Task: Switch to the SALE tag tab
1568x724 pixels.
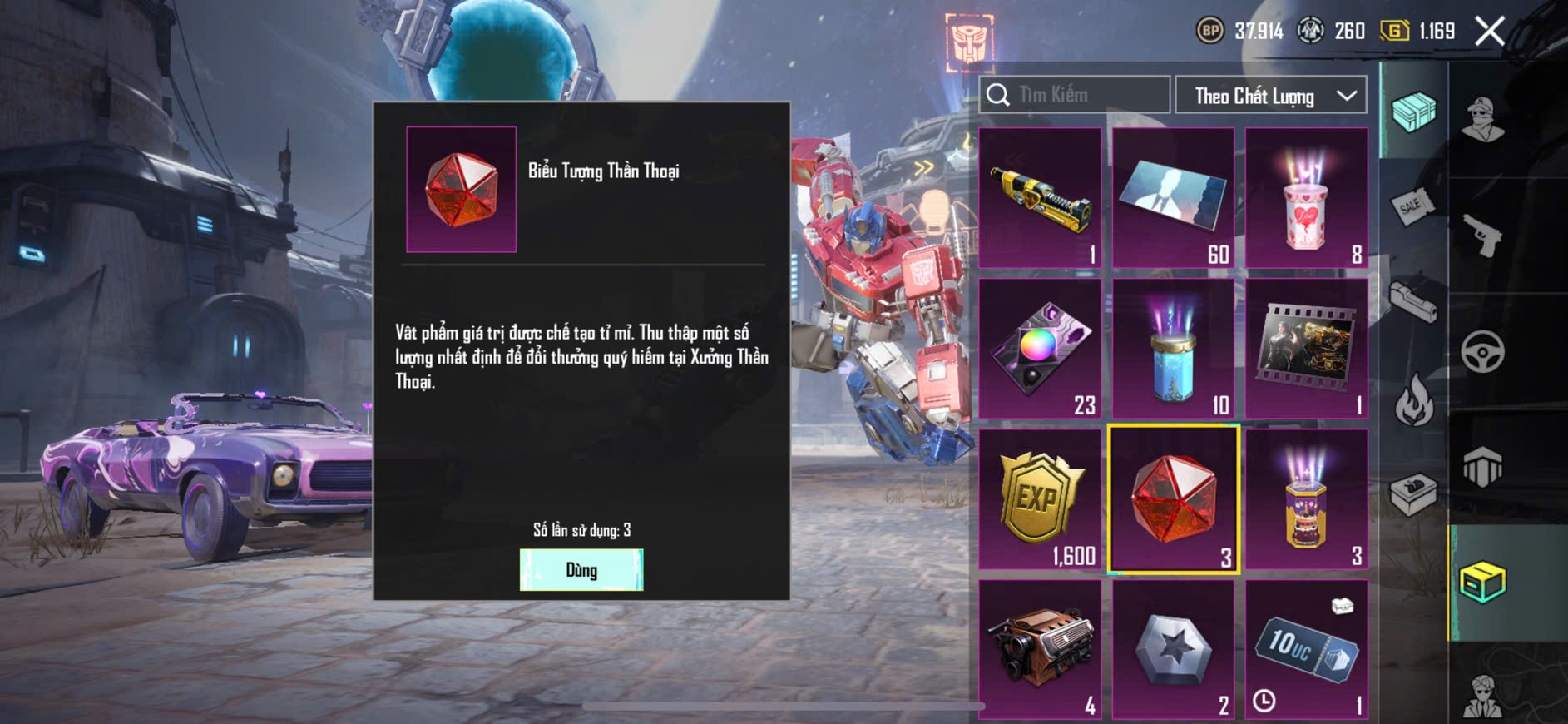Action: (1412, 206)
